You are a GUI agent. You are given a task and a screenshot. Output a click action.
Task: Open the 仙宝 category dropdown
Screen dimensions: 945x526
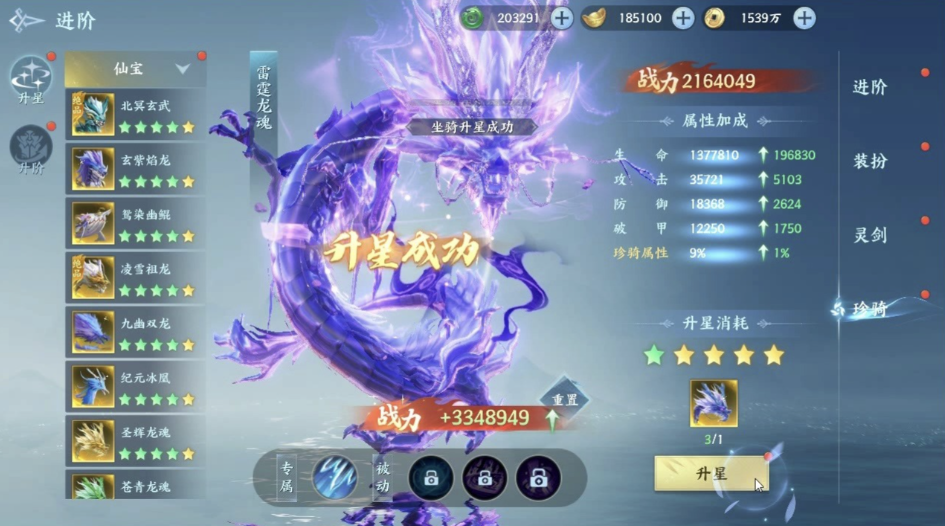click(135, 69)
